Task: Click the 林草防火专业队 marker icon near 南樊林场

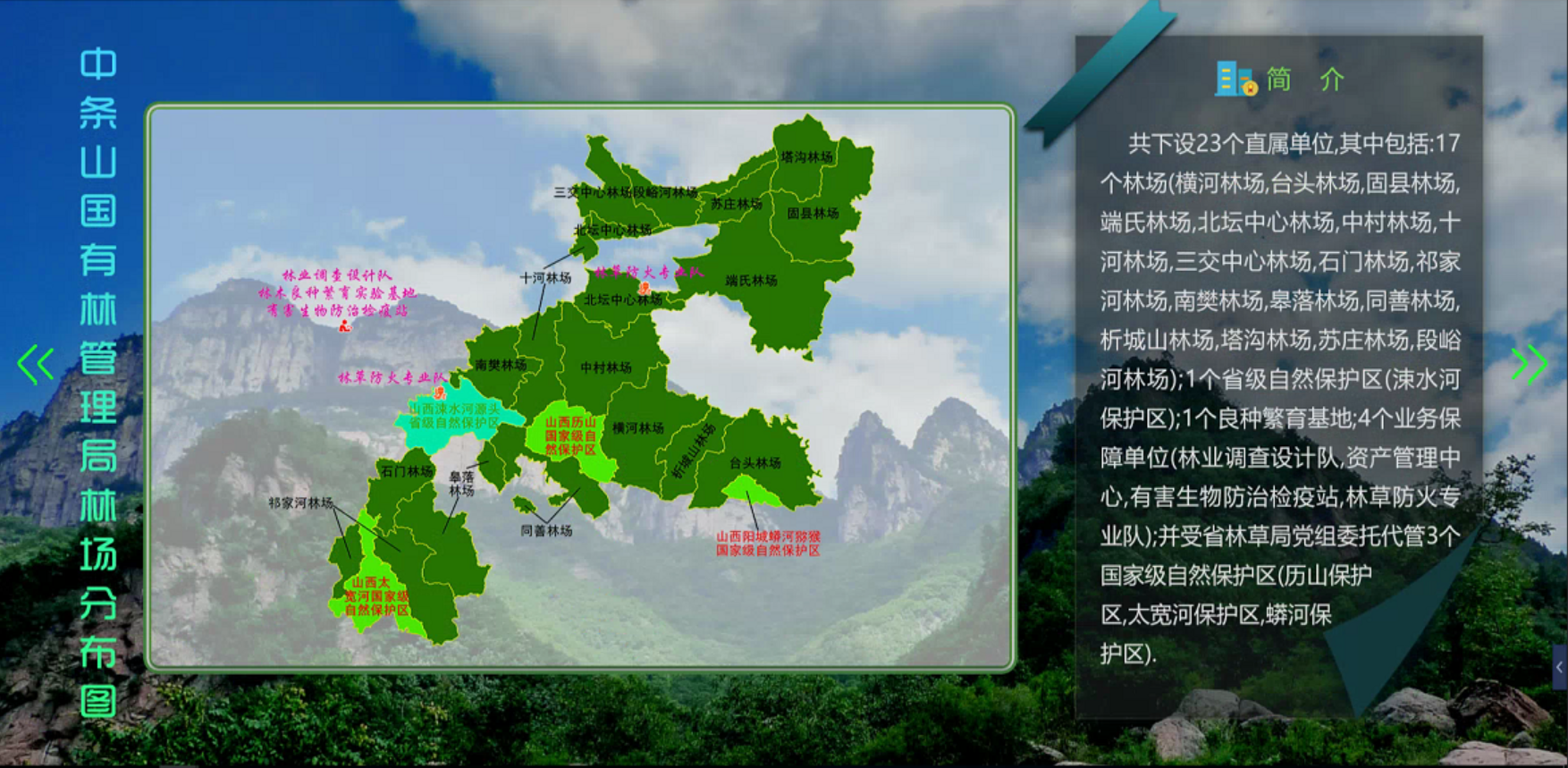Action: pyautogui.click(x=439, y=392)
